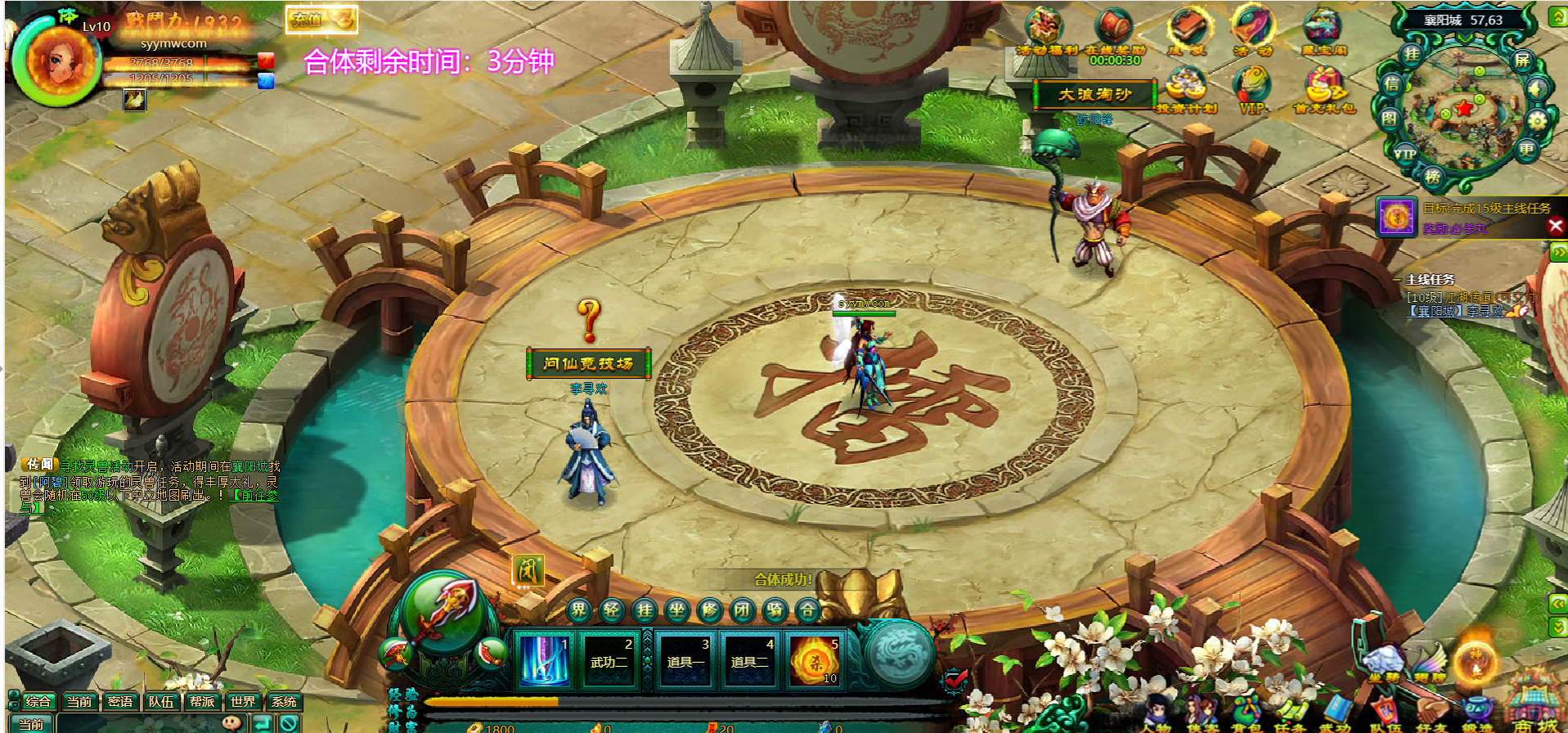Open the 系统 system chat tab
Viewport: 1568px width, 733px height.
284,701
